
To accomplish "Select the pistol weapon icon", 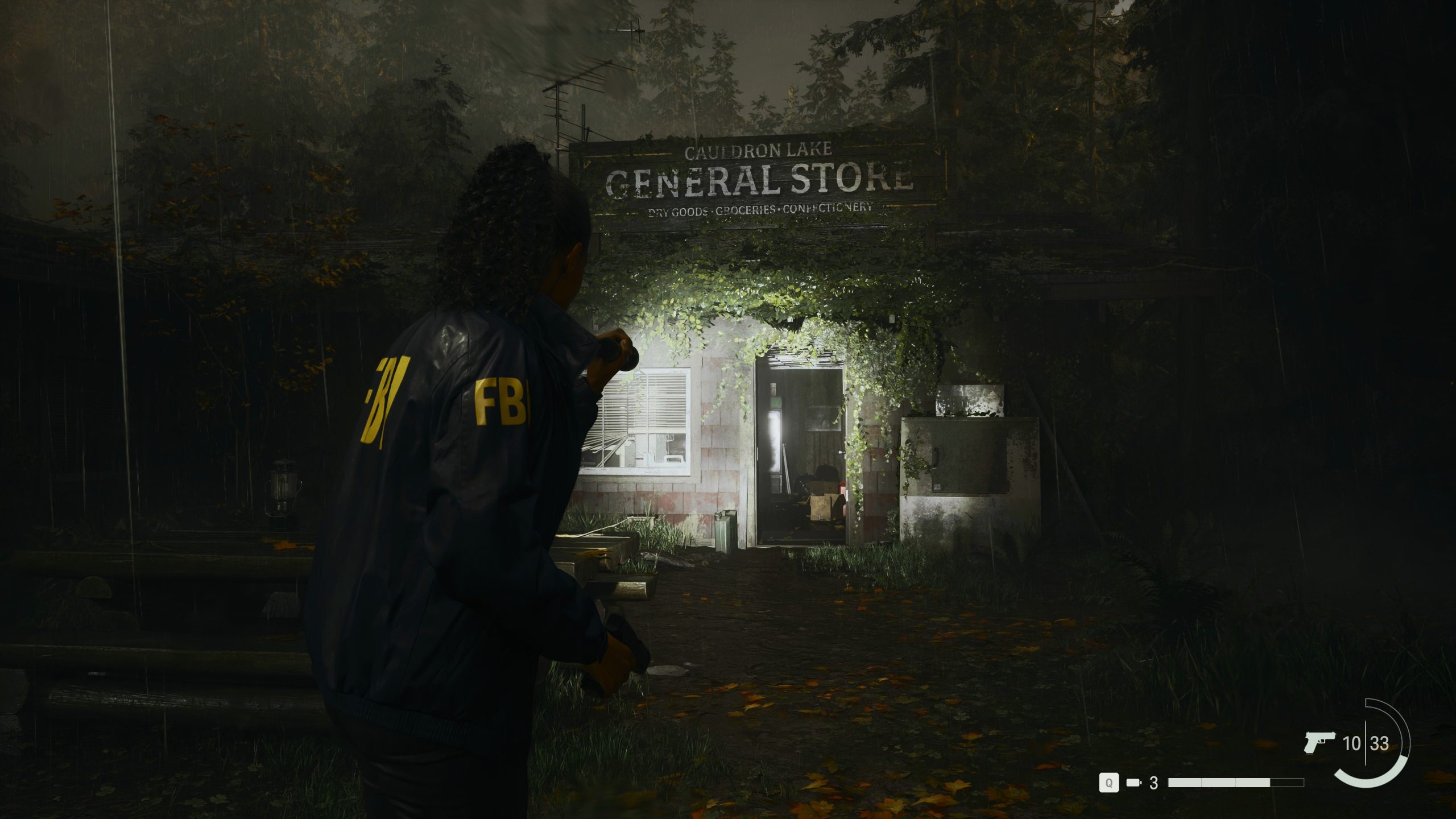I will coord(1319,742).
